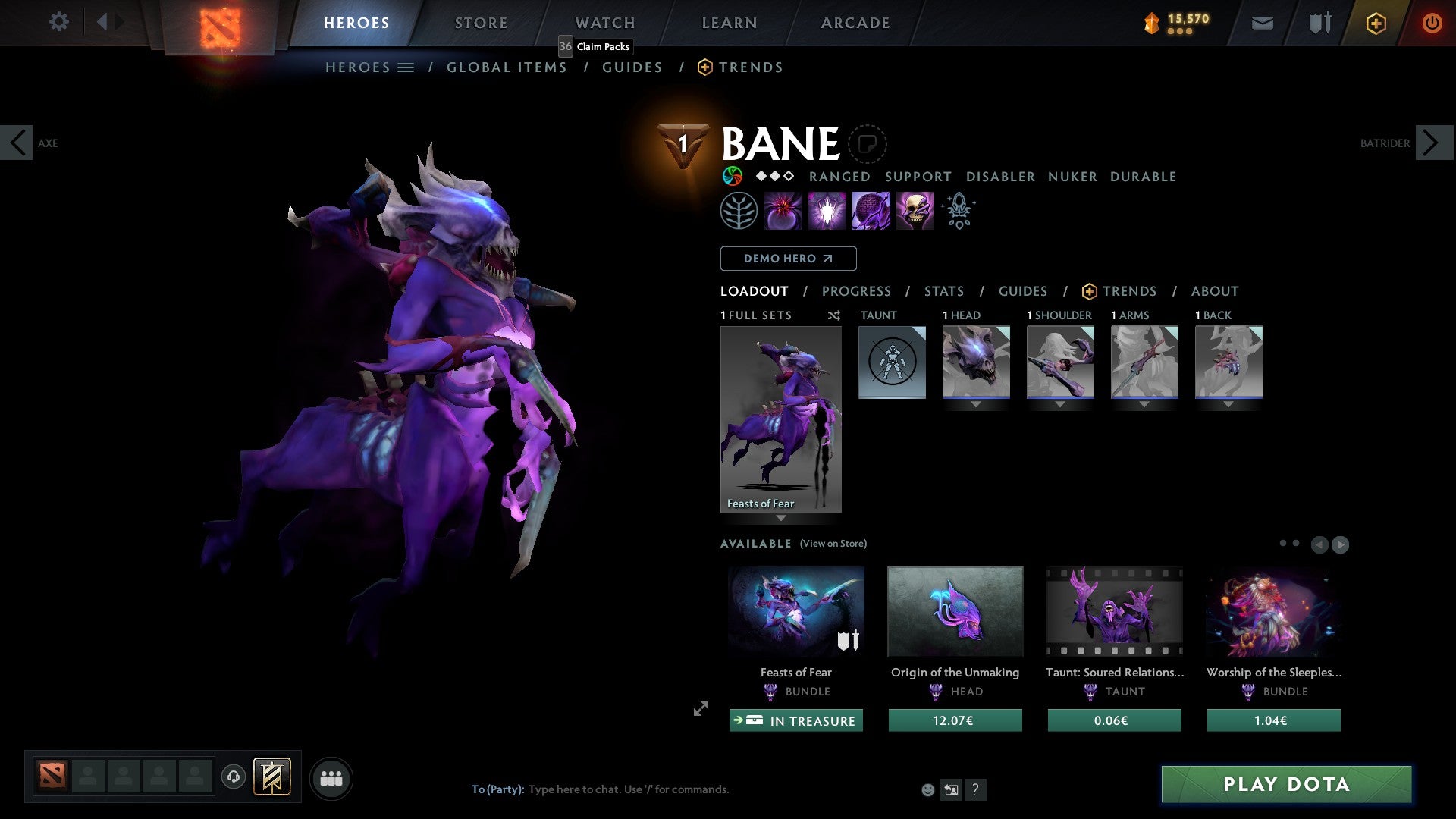Click the party chat input field
1456x819 pixels.
(x=629, y=789)
